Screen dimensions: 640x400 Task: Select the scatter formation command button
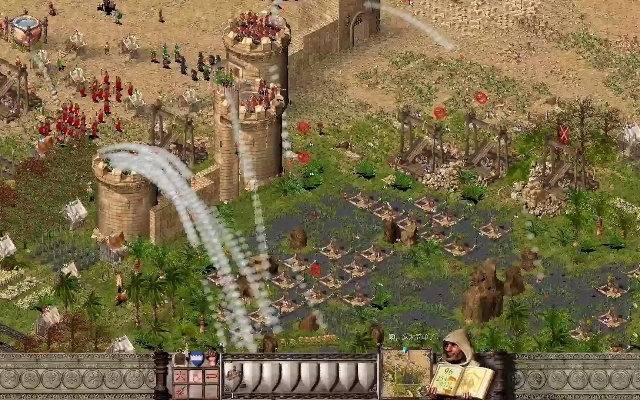pyautogui.click(x=180, y=376)
